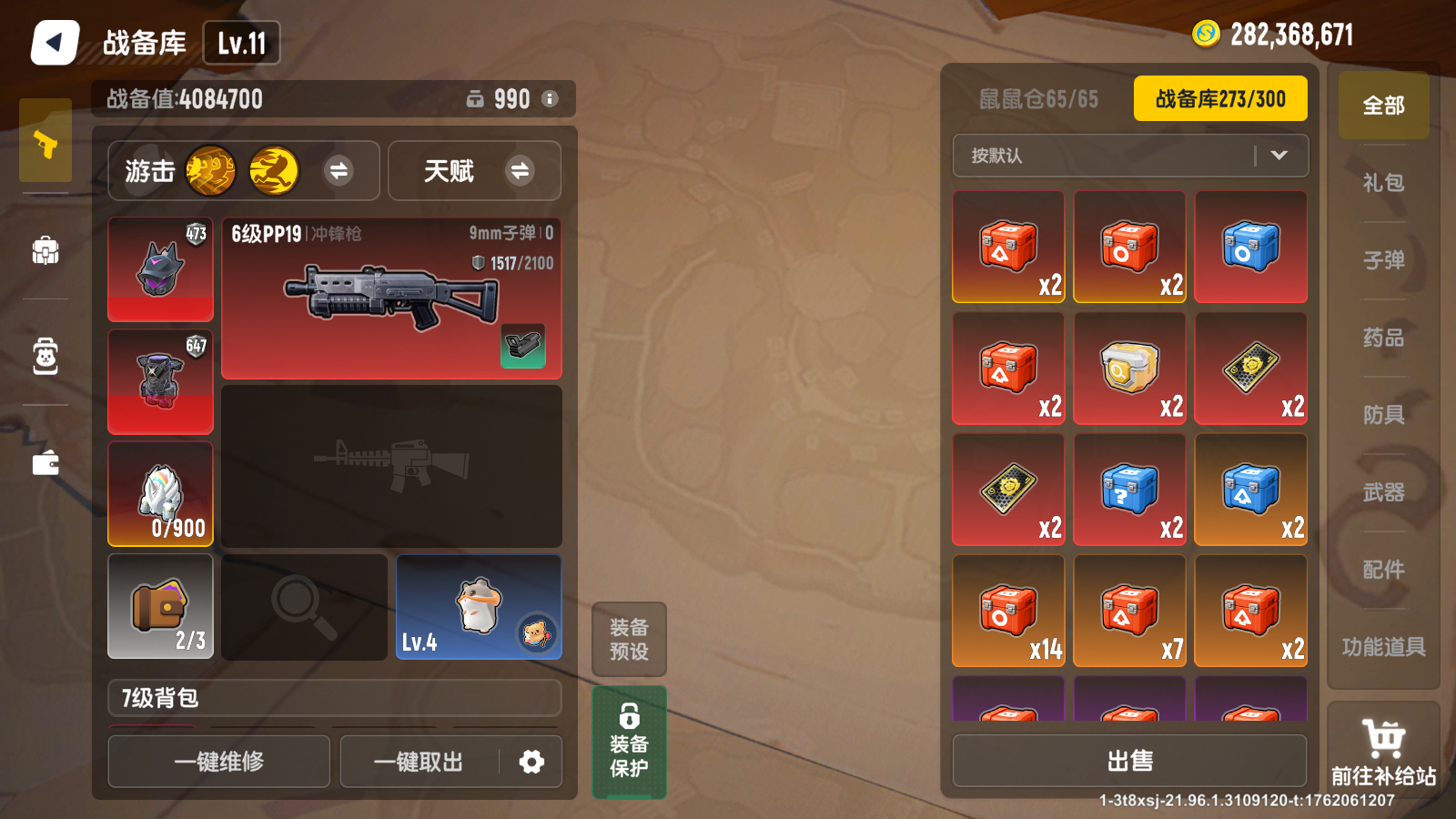
Task: Open the wallet icon at bottom left sidebar
Action: coord(45,462)
